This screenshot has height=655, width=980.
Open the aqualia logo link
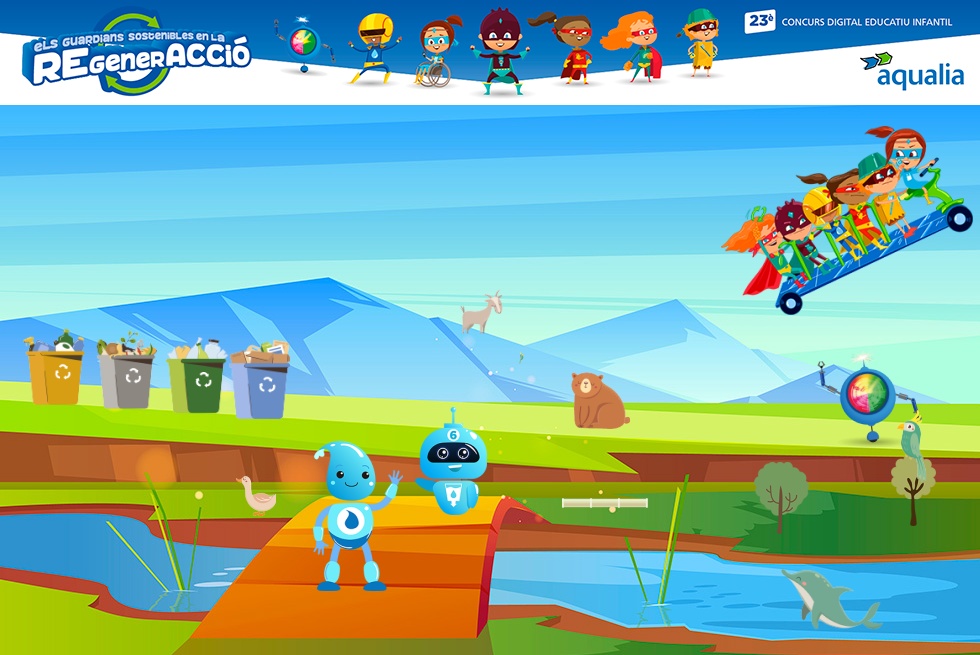click(x=912, y=71)
